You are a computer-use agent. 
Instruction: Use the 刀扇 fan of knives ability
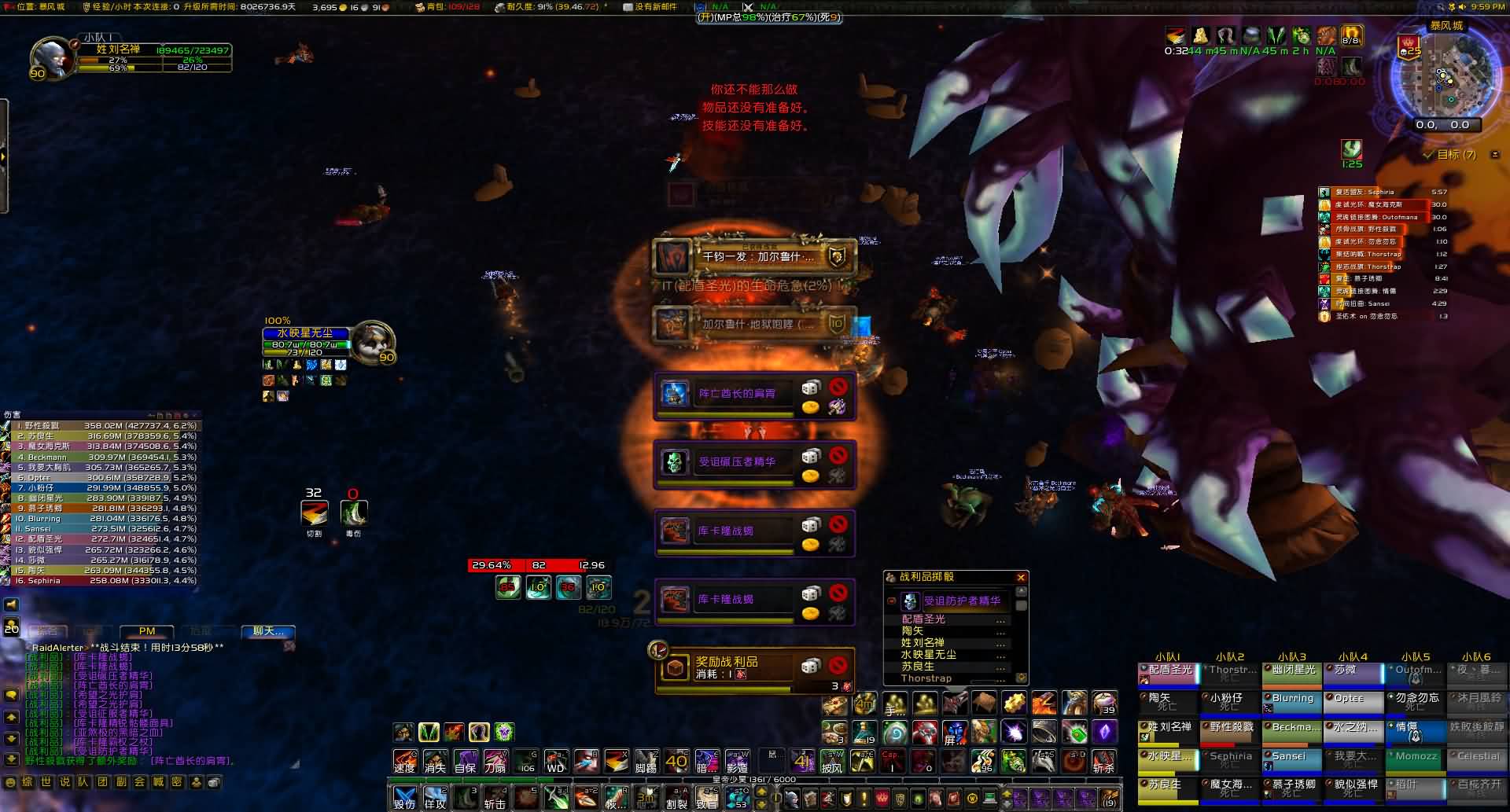pos(495,762)
